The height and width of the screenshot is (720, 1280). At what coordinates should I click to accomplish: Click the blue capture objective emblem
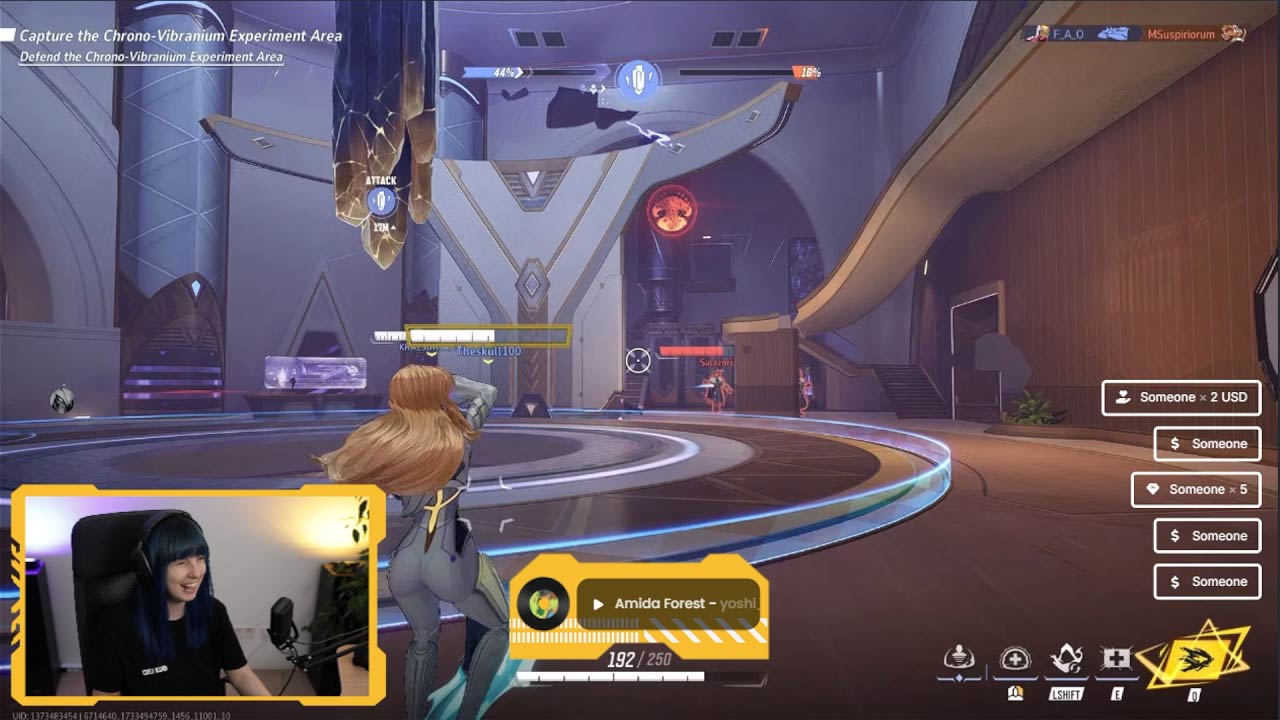638,78
